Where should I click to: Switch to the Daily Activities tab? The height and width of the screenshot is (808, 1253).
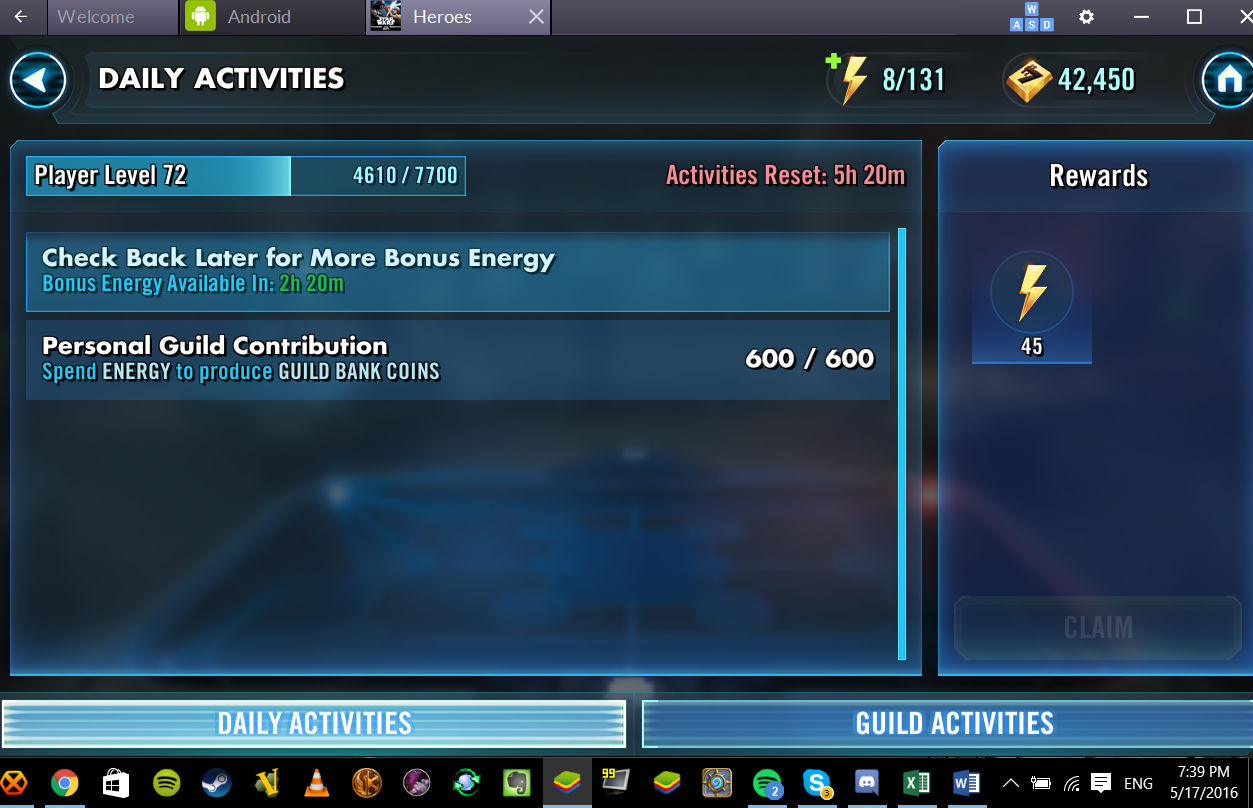point(314,723)
